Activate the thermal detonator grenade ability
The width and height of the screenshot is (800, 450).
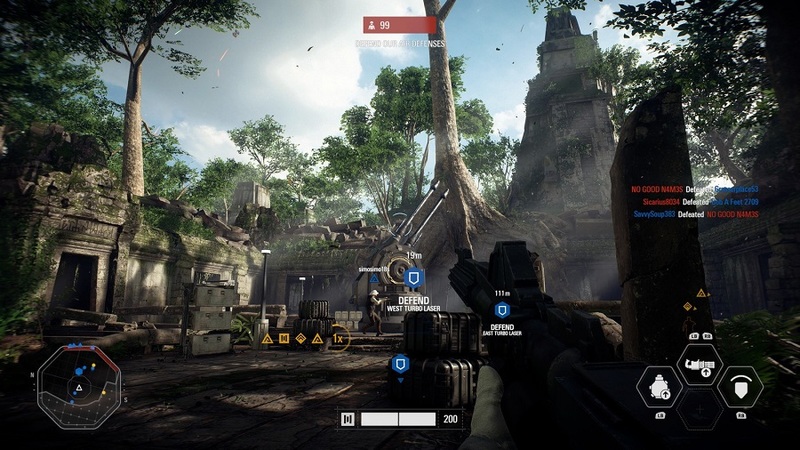661,387
